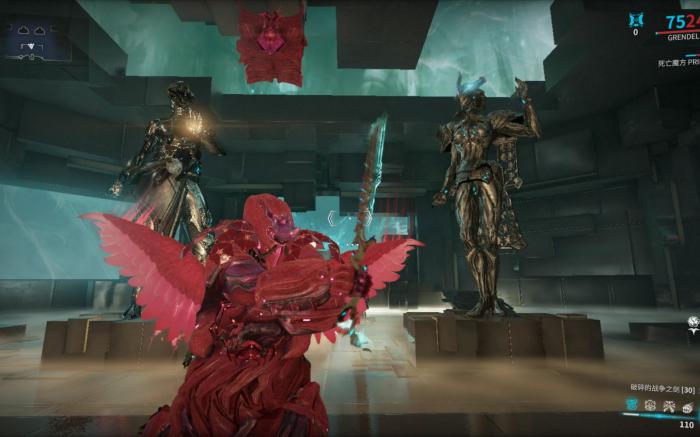
Task: Click the blue buff icon beside shields
Action: click(x=635, y=19)
